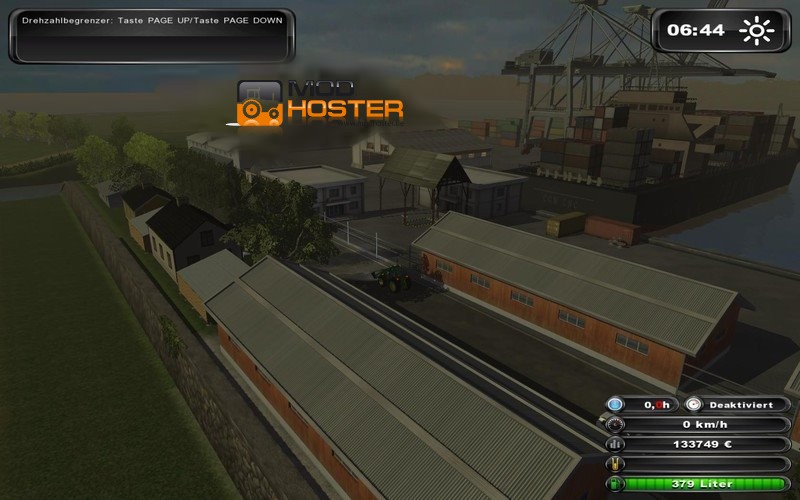Open the Mod Hoster watermark logo
The image size is (800, 500).
point(320,102)
